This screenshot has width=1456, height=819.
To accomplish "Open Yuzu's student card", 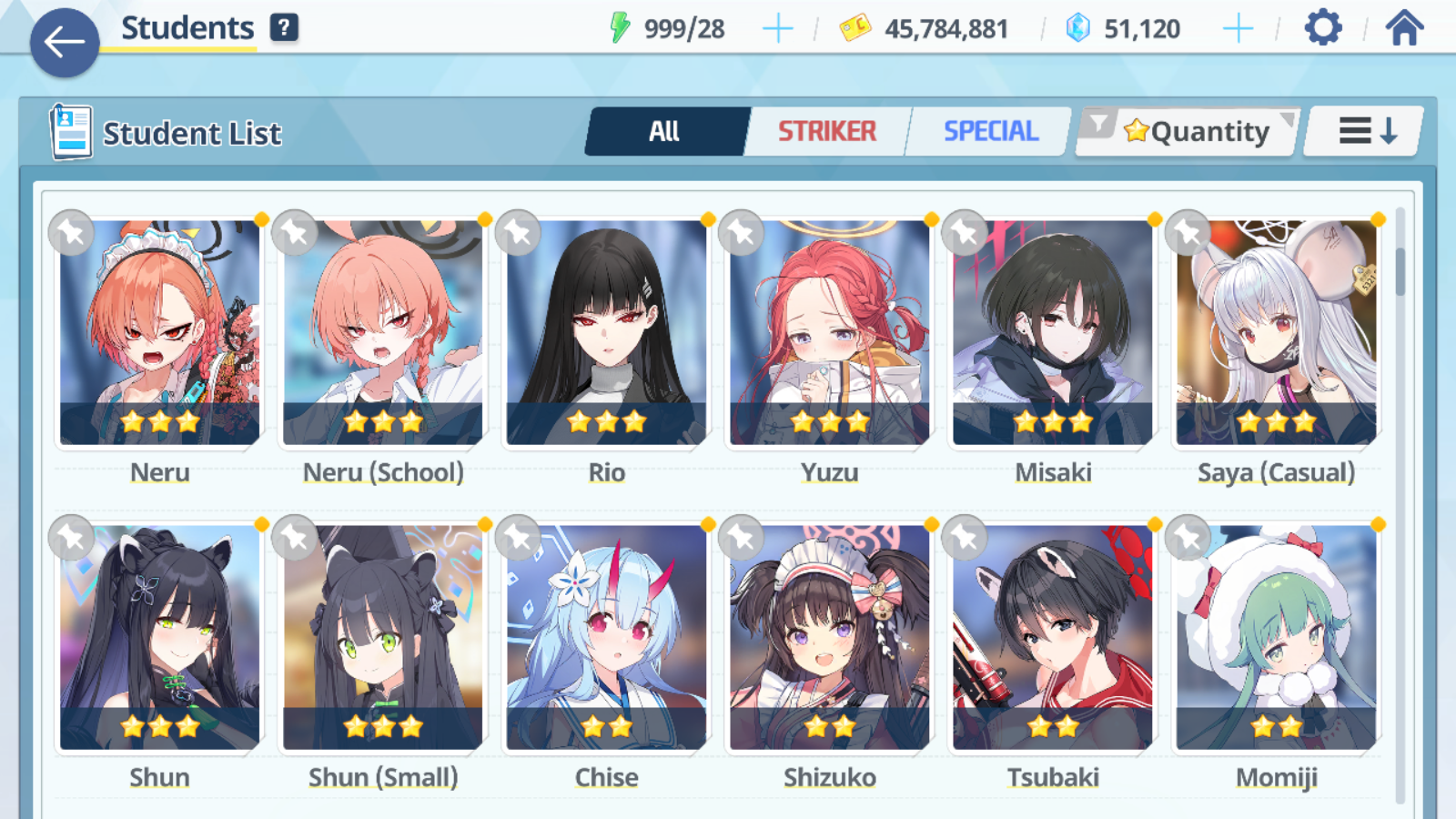I will pos(829,333).
